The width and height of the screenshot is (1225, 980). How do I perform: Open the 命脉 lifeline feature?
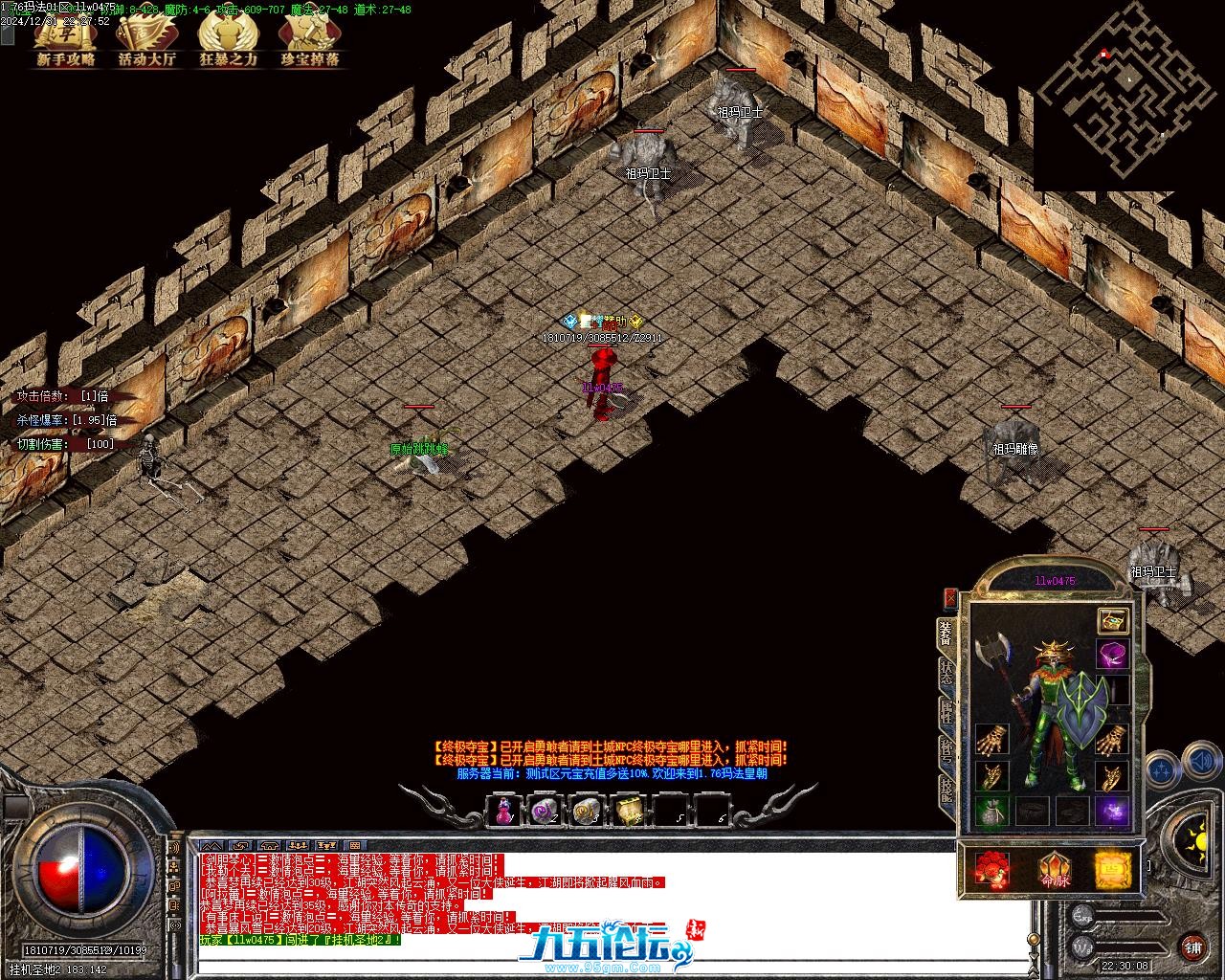pyautogui.click(x=1054, y=870)
